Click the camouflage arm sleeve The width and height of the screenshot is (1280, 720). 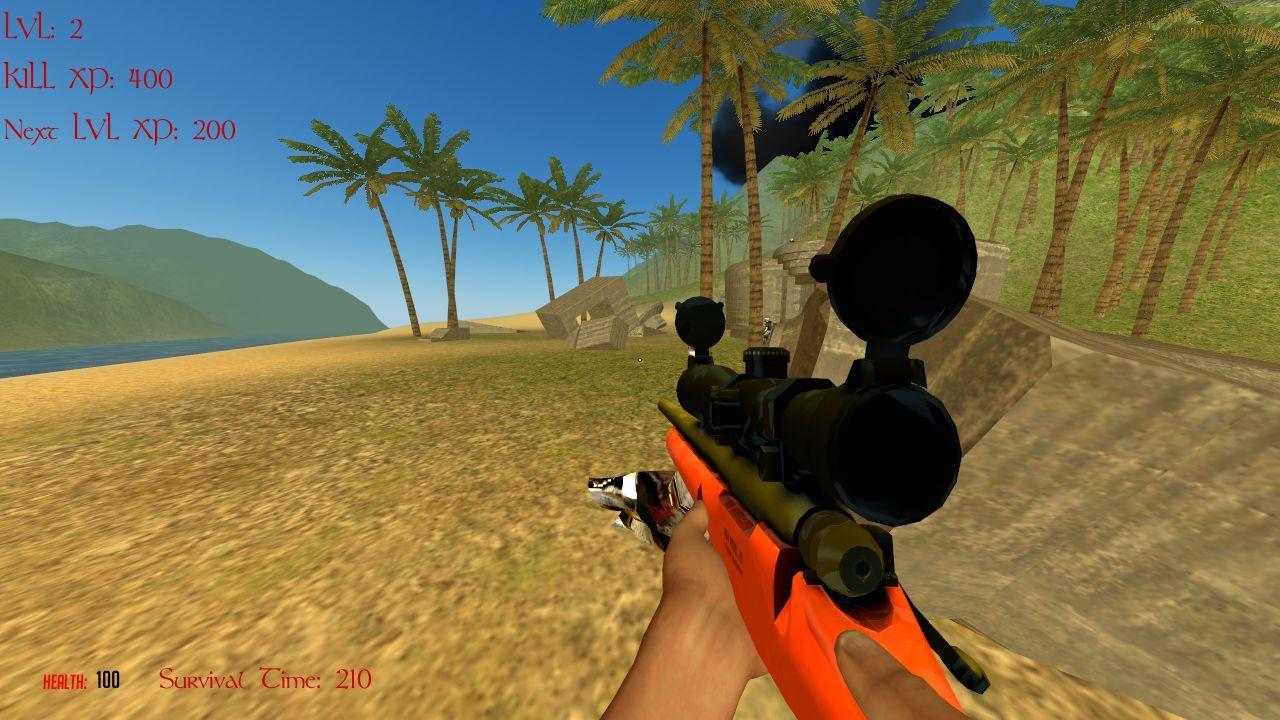(x=630, y=500)
